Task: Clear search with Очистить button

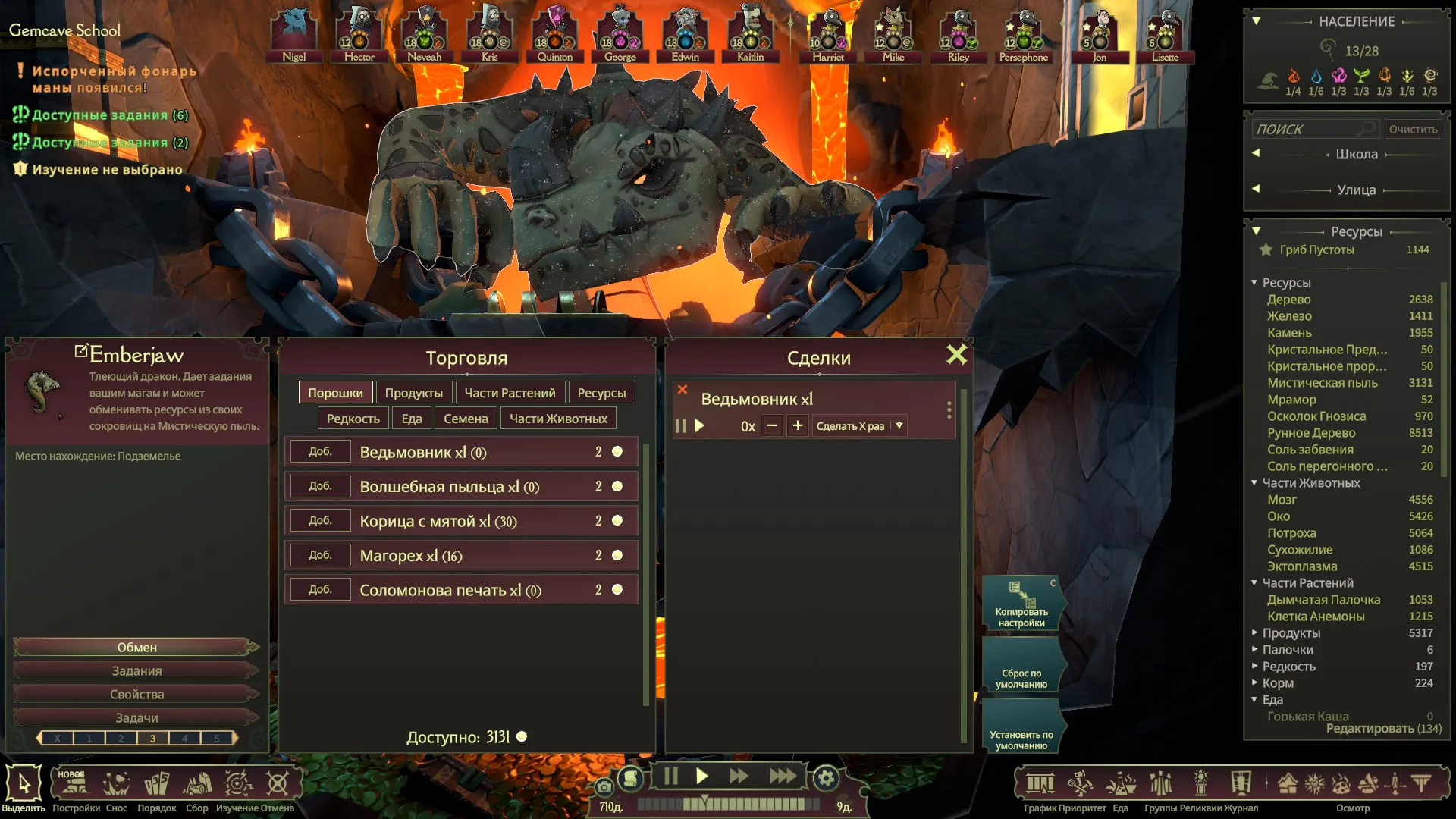Action: pos(1413,130)
